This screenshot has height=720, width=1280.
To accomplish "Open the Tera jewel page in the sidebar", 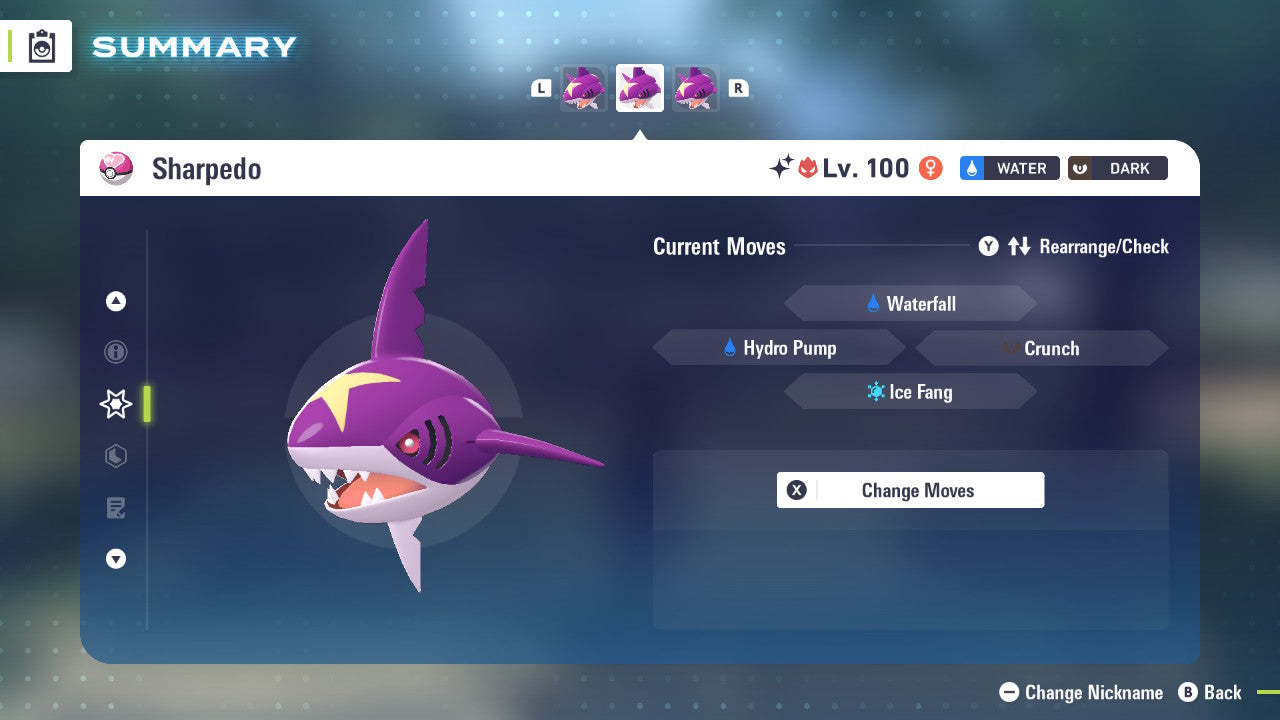I will (115, 456).
